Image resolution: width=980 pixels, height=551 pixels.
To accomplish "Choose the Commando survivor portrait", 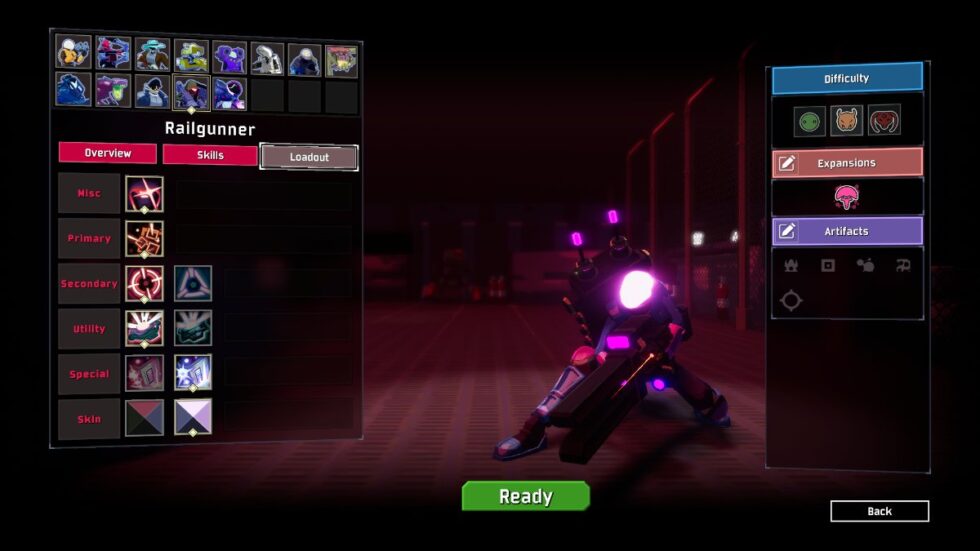I will tap(73, 52).
